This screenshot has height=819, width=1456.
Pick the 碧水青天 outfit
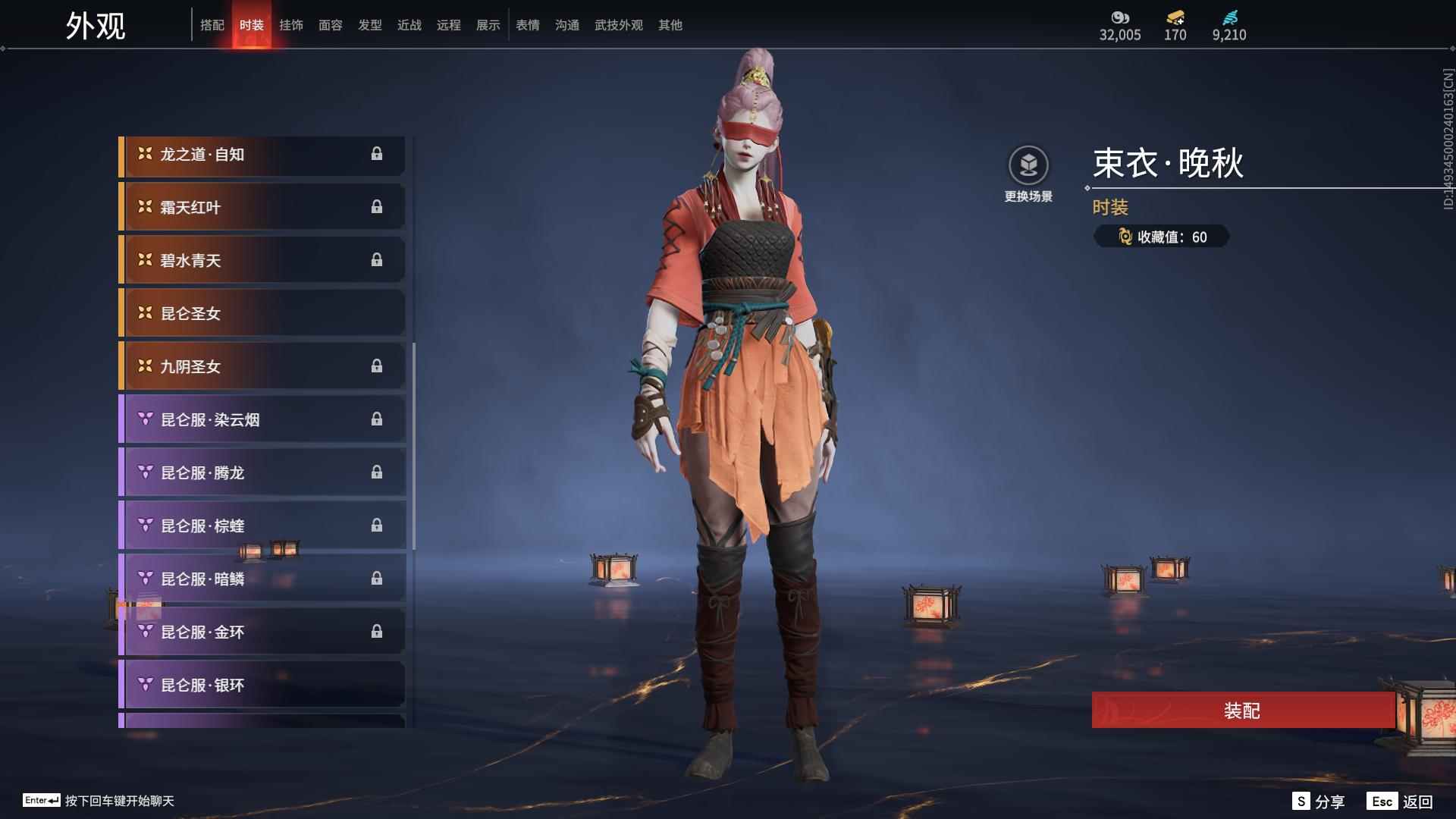point(262,261)
